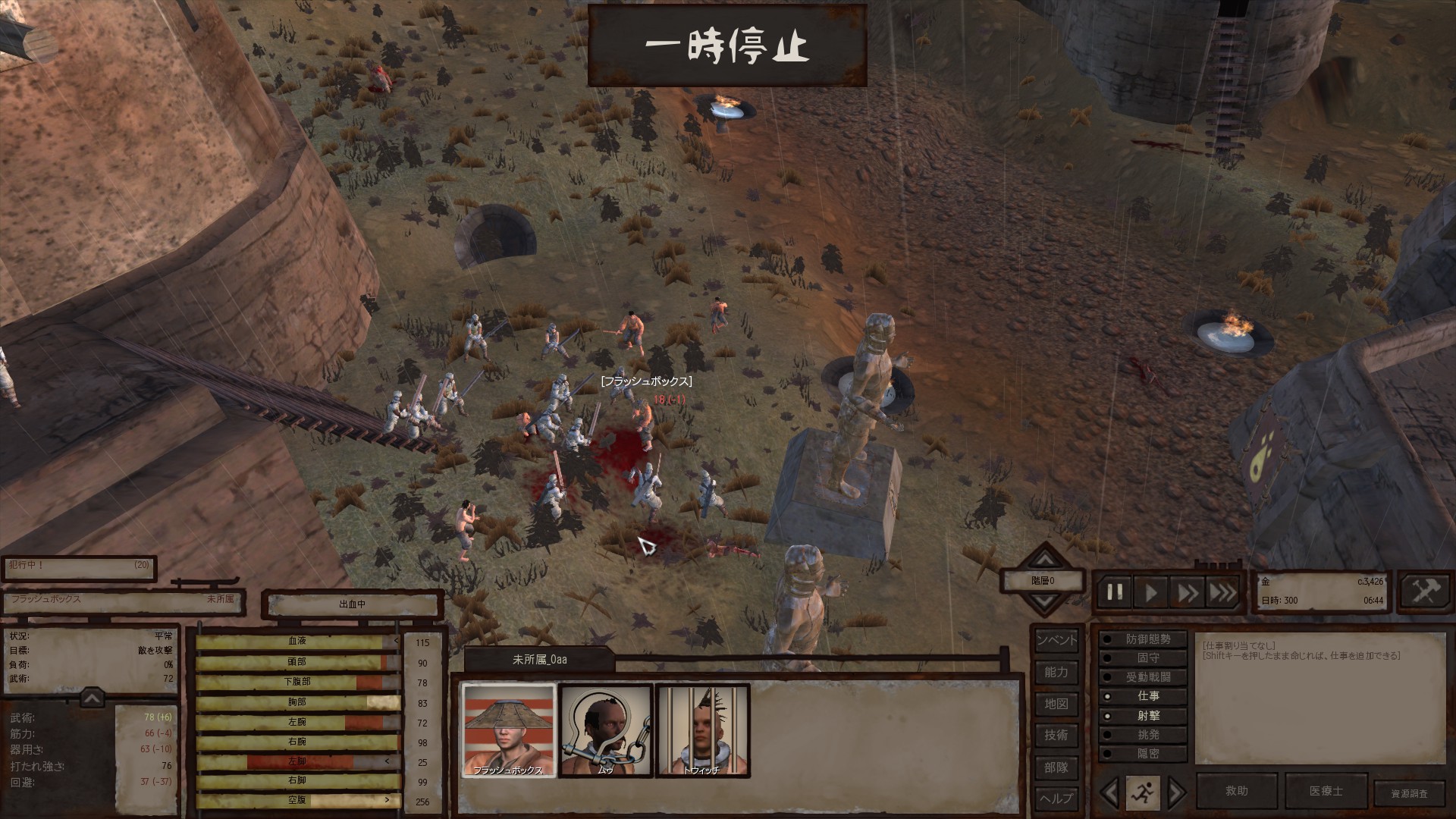This screenshot has height=819, width=1456.
Task: Open the build mode hammer button
Action: click(1423, 591)
